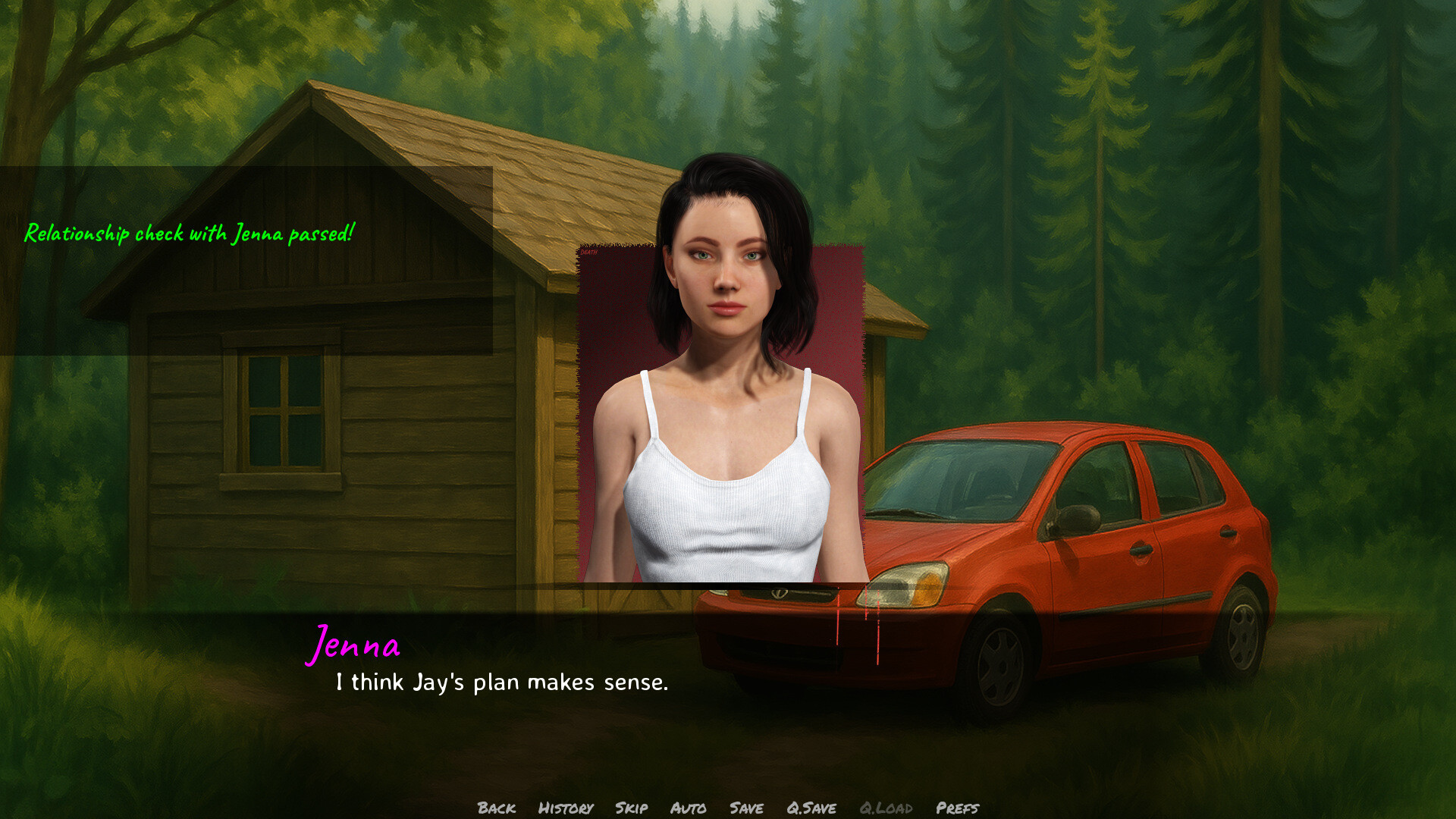Open the Prefs settings screen
Image resolution: width=1456 pixels, height=819 pixels.
click(958, 808)
